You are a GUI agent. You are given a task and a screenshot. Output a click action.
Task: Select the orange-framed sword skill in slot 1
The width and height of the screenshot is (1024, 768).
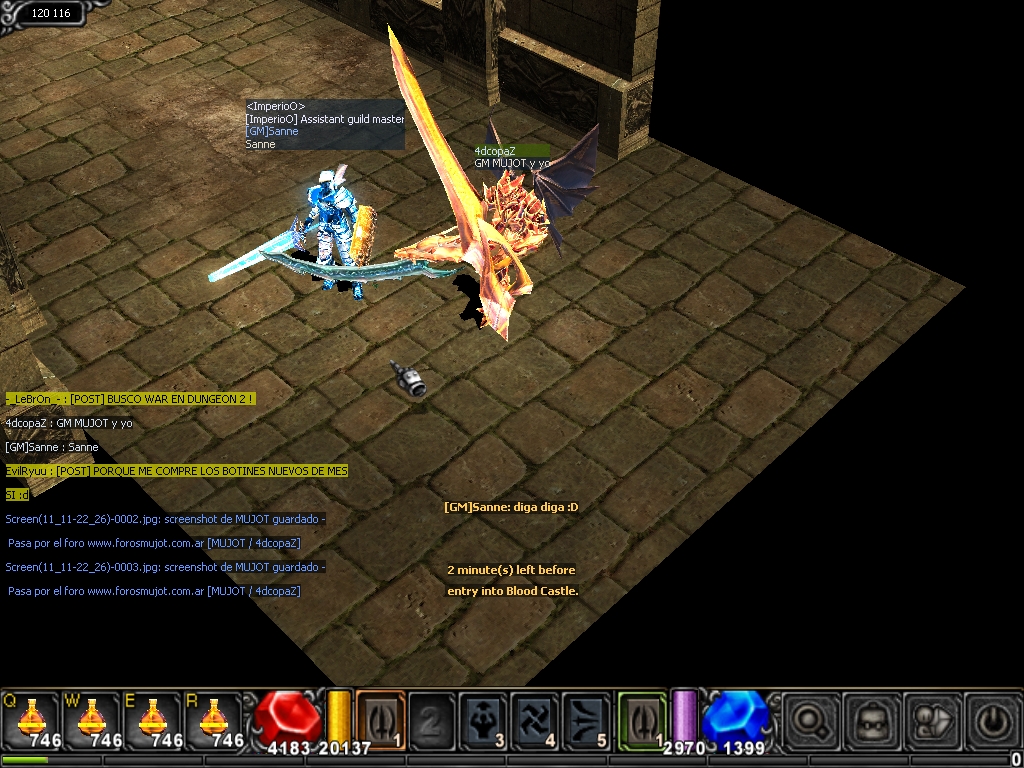coord(380,720)
